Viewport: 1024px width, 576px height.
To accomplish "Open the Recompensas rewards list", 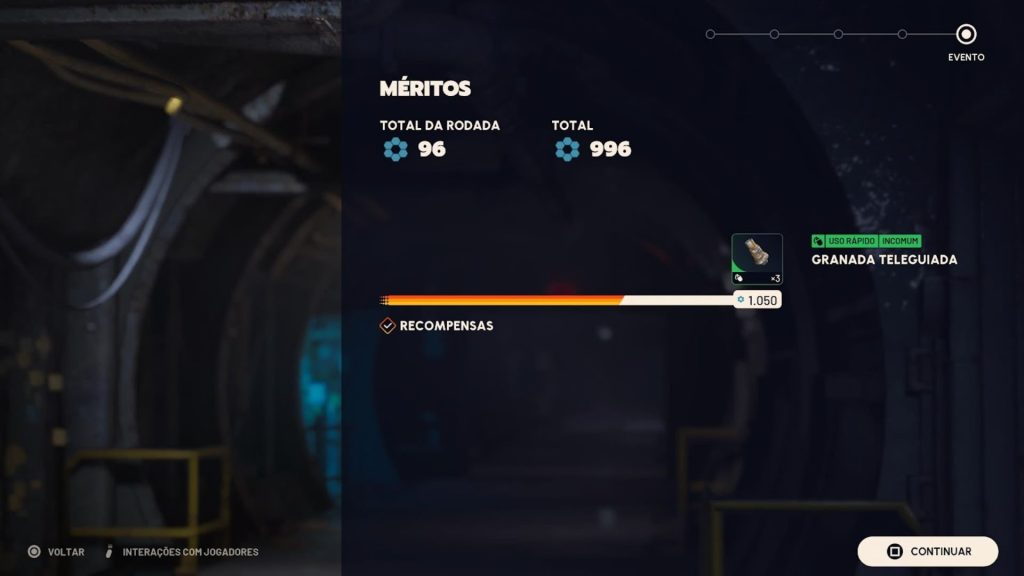I will click(x=436, y=326).
